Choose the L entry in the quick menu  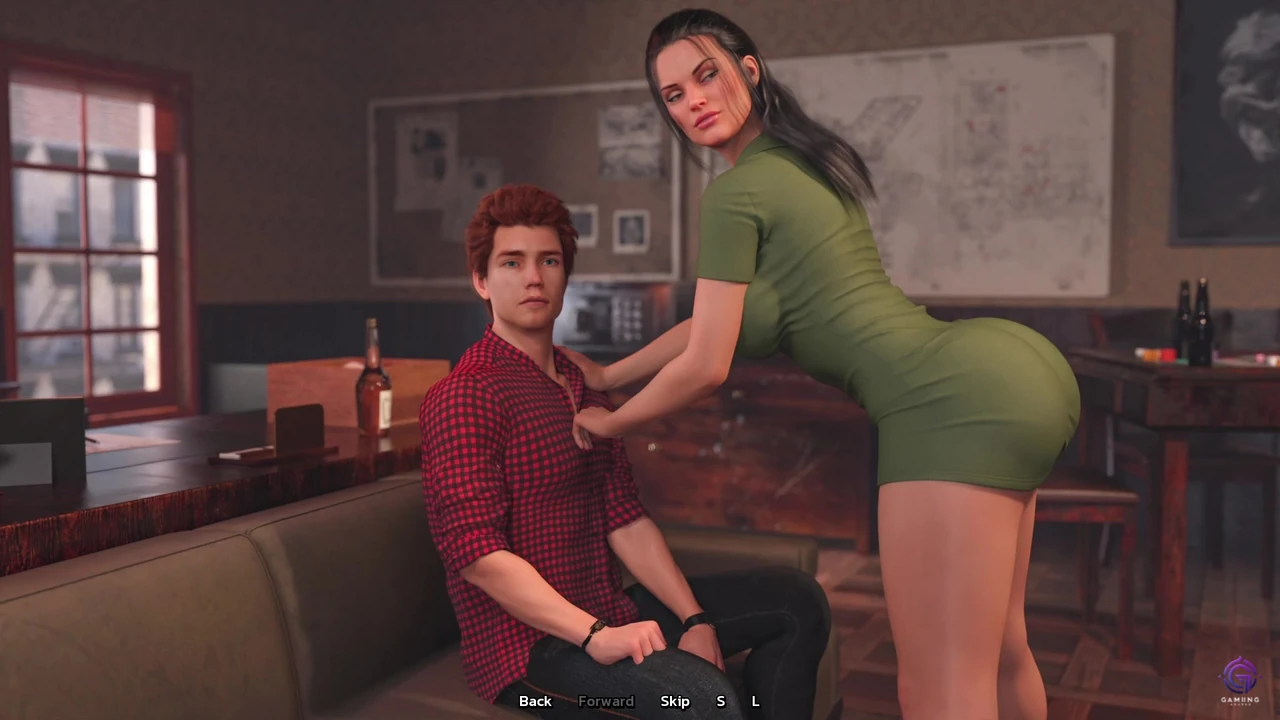[x=755, y=701]
